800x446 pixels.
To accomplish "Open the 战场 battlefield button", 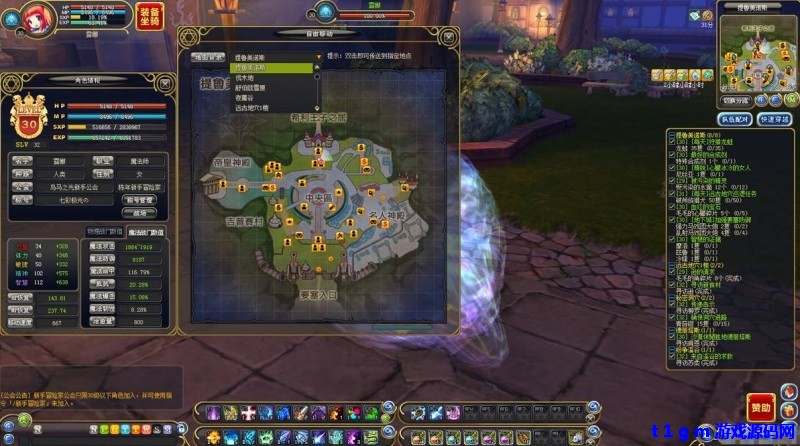I will tap(139, 212).
